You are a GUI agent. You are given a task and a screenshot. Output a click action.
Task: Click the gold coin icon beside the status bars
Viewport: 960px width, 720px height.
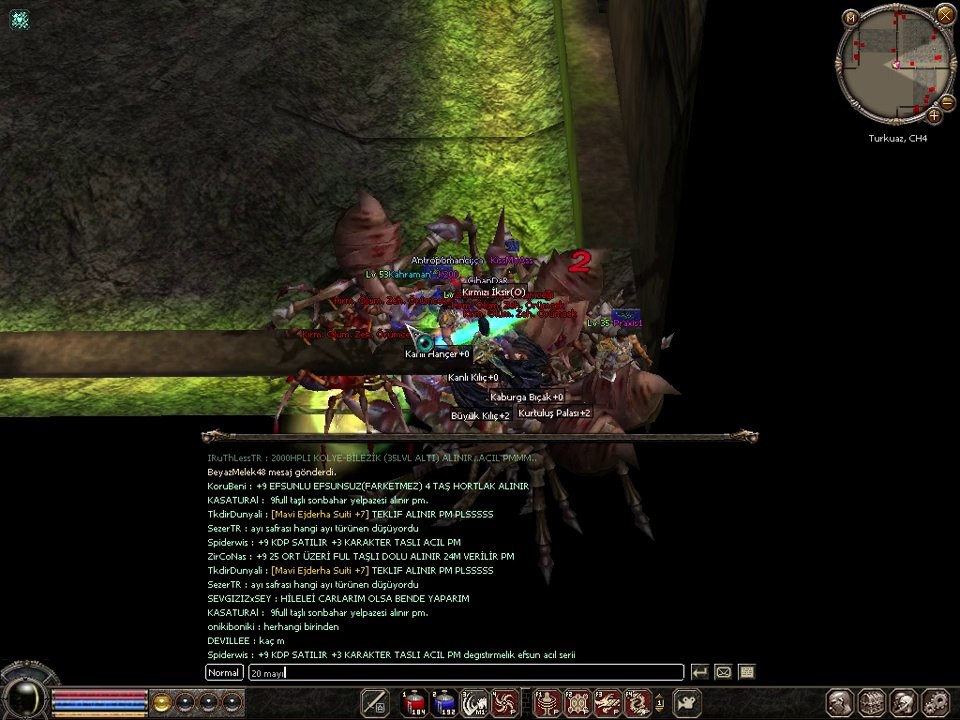pyautogui.click(x=161, y=702)
